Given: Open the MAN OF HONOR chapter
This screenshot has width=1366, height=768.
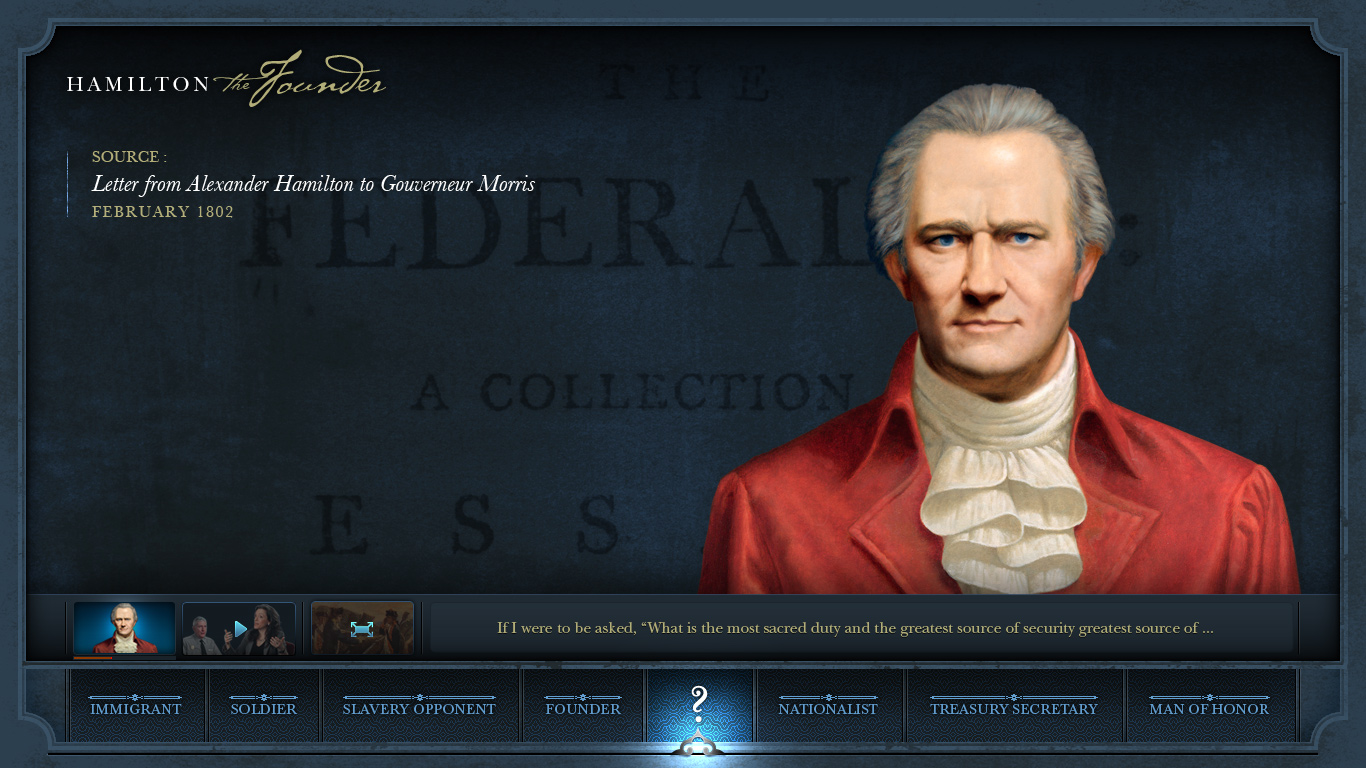Looking at the screenshot, I should (1211, 708).
